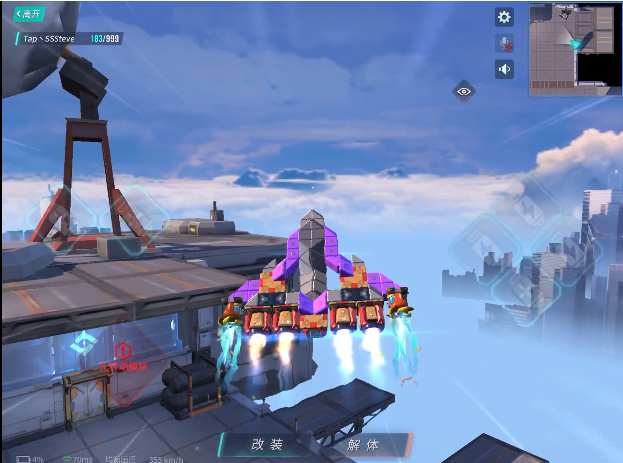Screen dimensions: 623x463
Task: Leave via the 离开 back button
Action: [x=28, y=14]
